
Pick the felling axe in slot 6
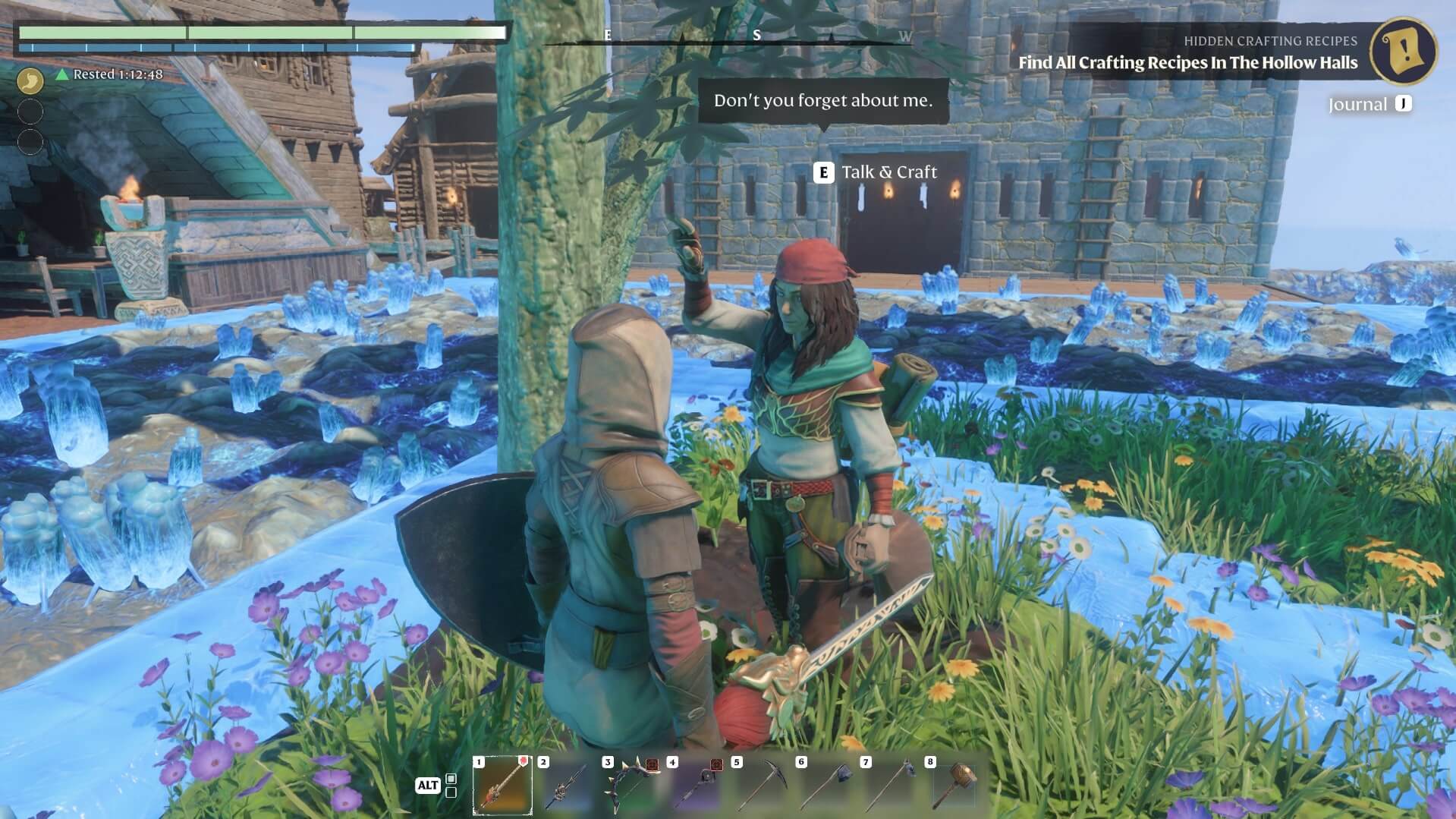(x=825, y=785)
